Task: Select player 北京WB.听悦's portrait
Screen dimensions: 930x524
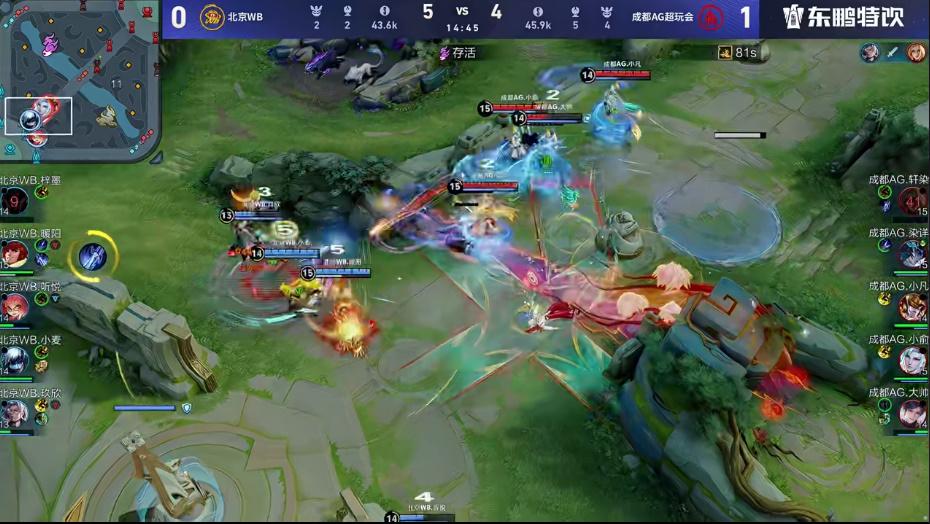Action: (x=15, y=307)
